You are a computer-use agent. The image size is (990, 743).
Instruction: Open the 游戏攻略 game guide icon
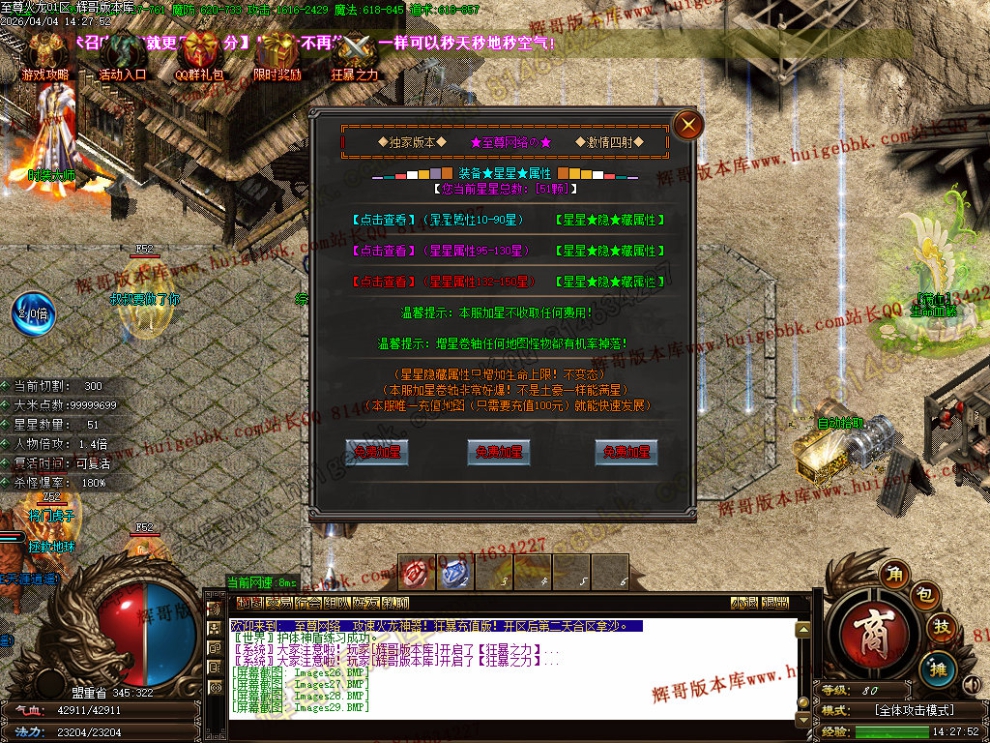(46, 55)
